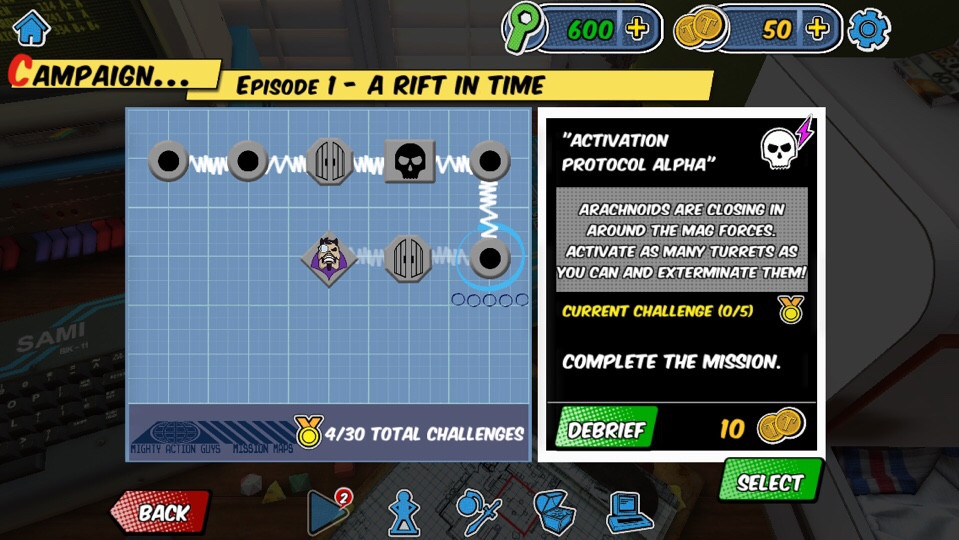The image size is (959, 540).
Task: Go Back to the previous screen
Action: click(x=161, y=512)
